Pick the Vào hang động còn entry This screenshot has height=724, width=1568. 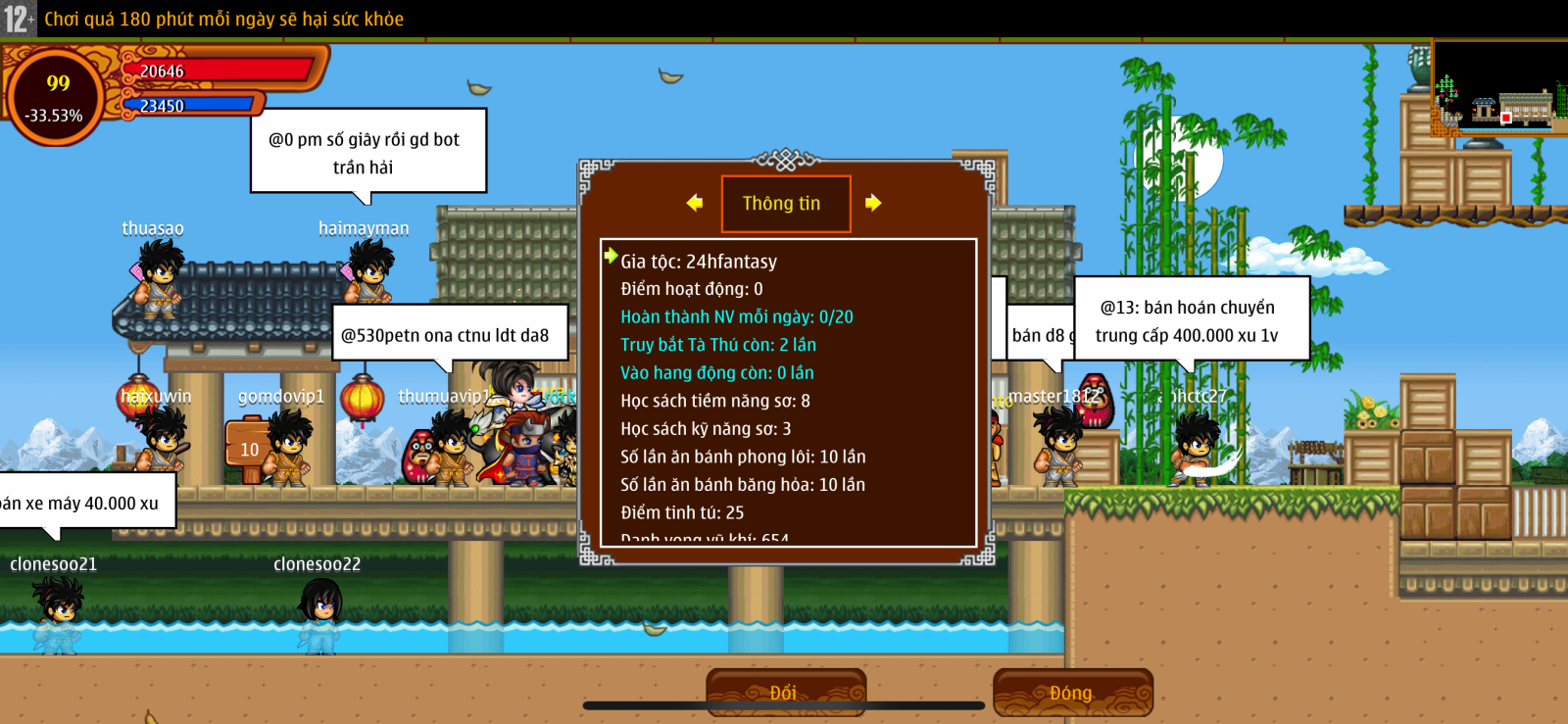click(x=716, y=372)
